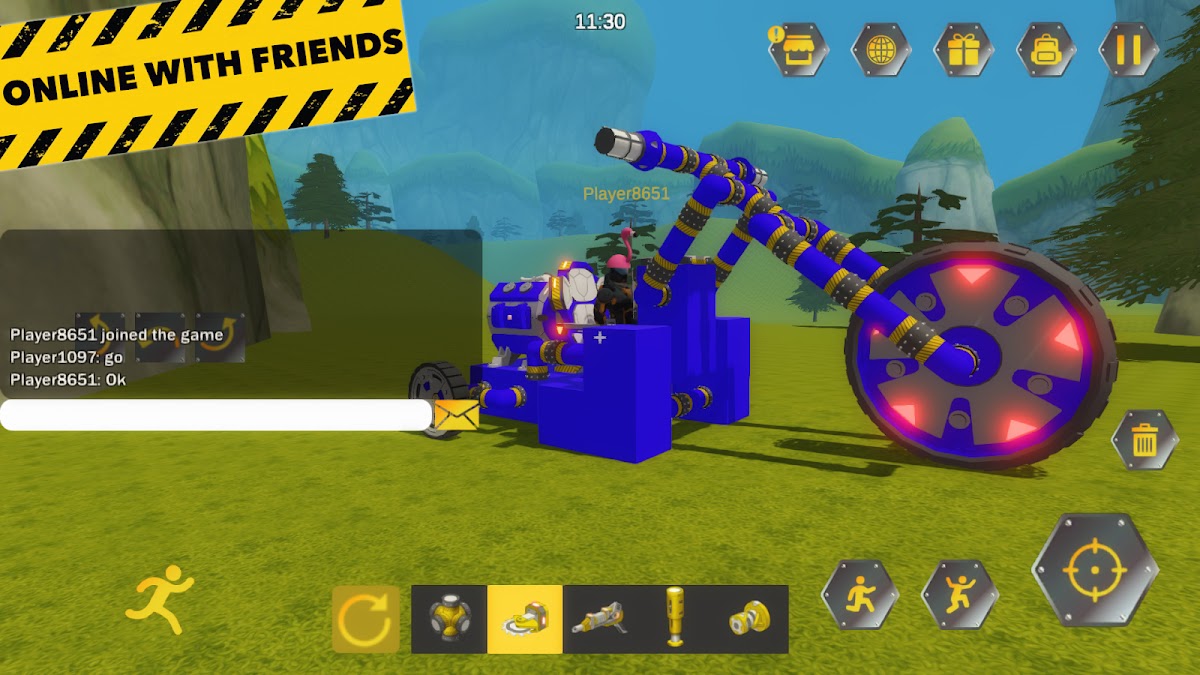The width and height of the screenshot is (1200, 675).
Task: Tap the crouching figure button beside the trash-side controls
Action: pyautogui.click(x=860, y=594)
